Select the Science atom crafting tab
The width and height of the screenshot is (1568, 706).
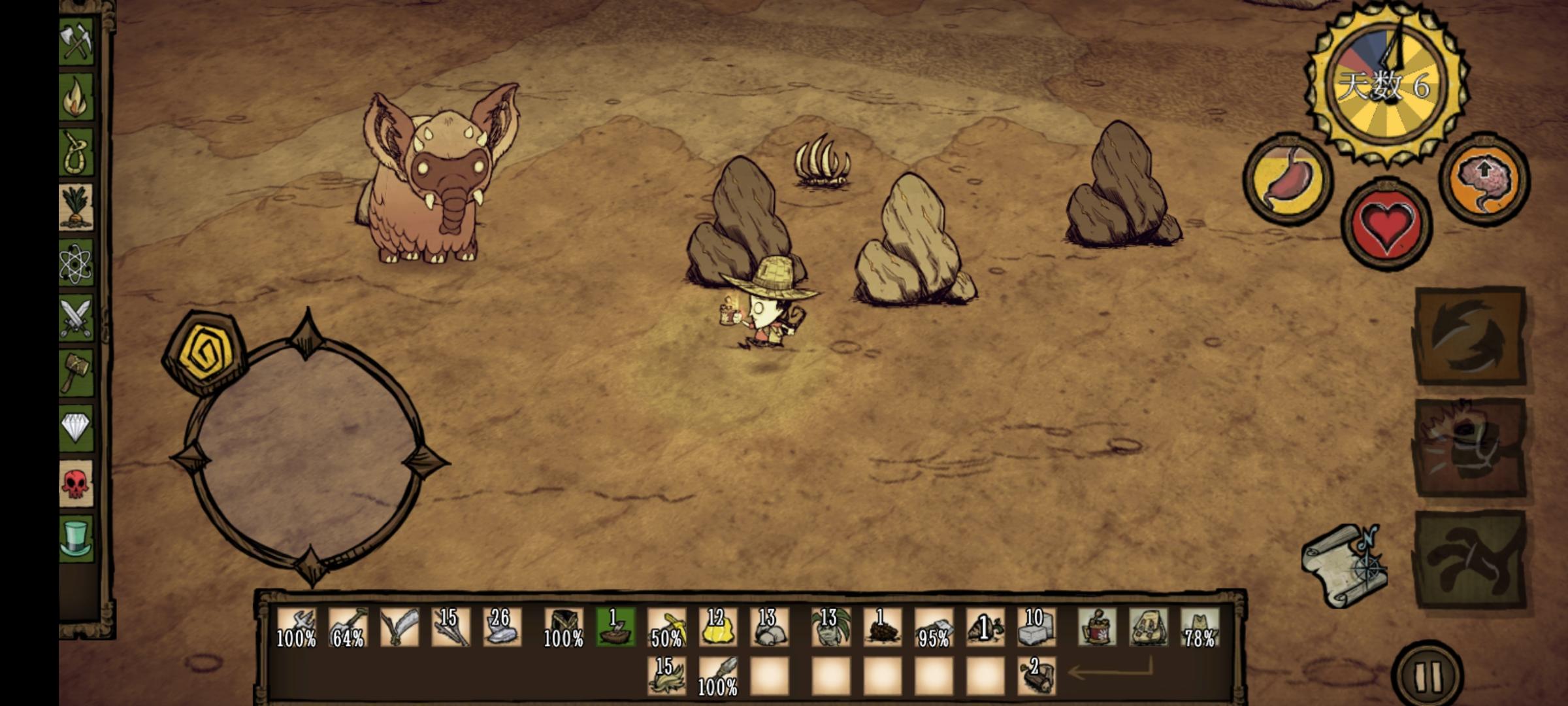pos(76,263)
